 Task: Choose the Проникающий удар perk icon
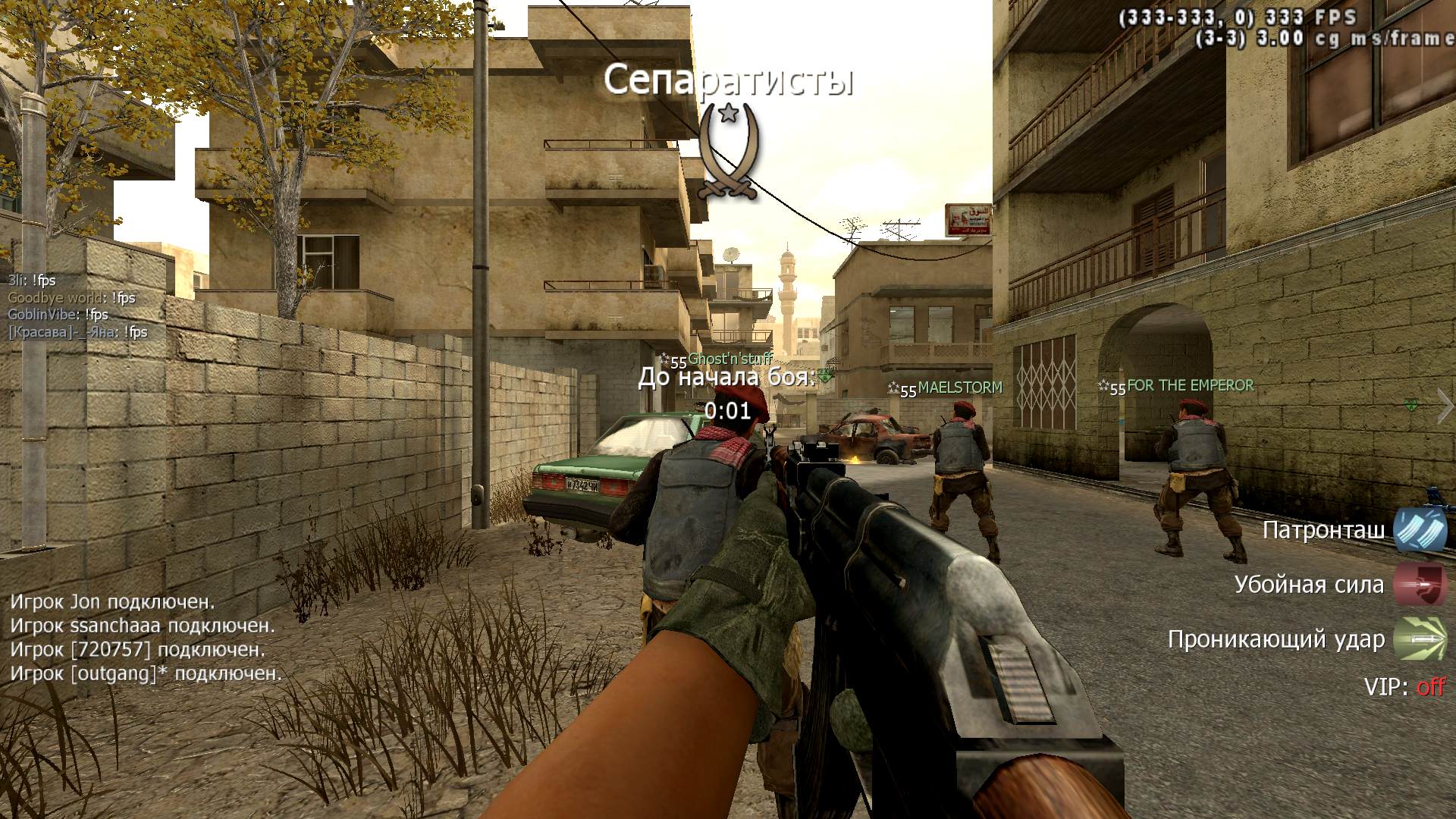(1420, 639)
